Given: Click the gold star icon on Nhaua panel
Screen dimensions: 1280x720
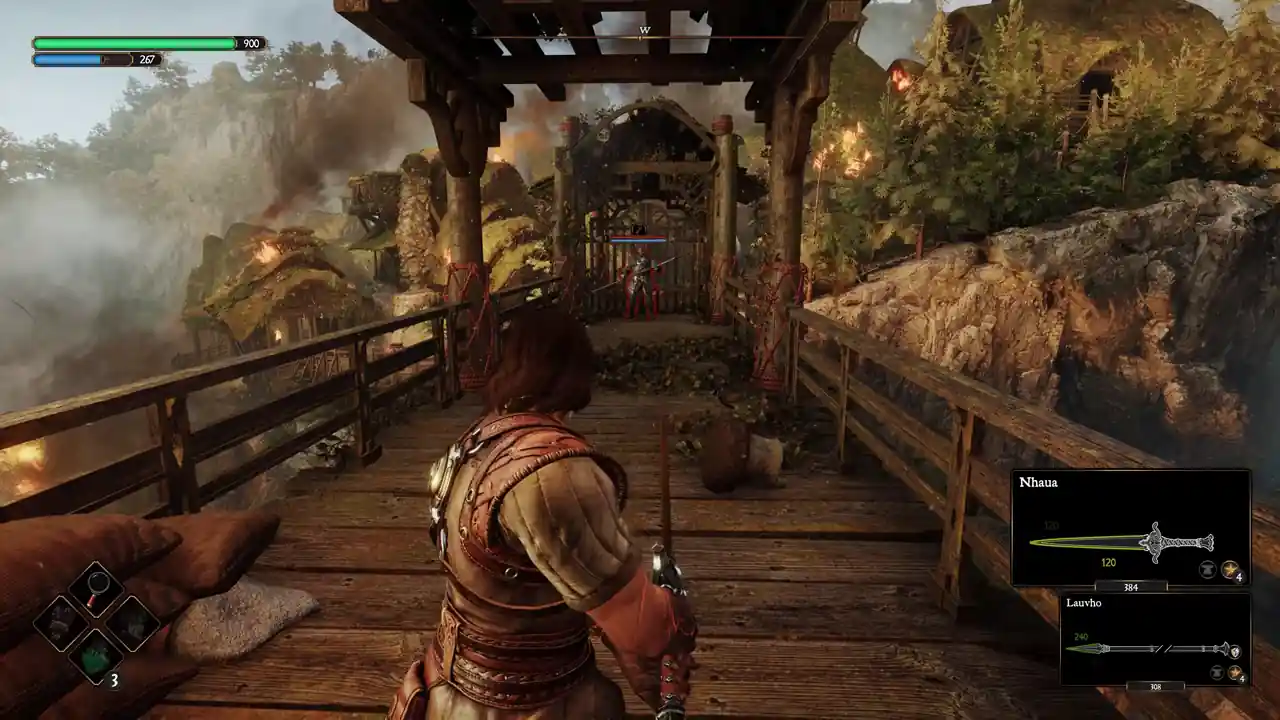Looking at the screenshot, I should coord(1231,570).
